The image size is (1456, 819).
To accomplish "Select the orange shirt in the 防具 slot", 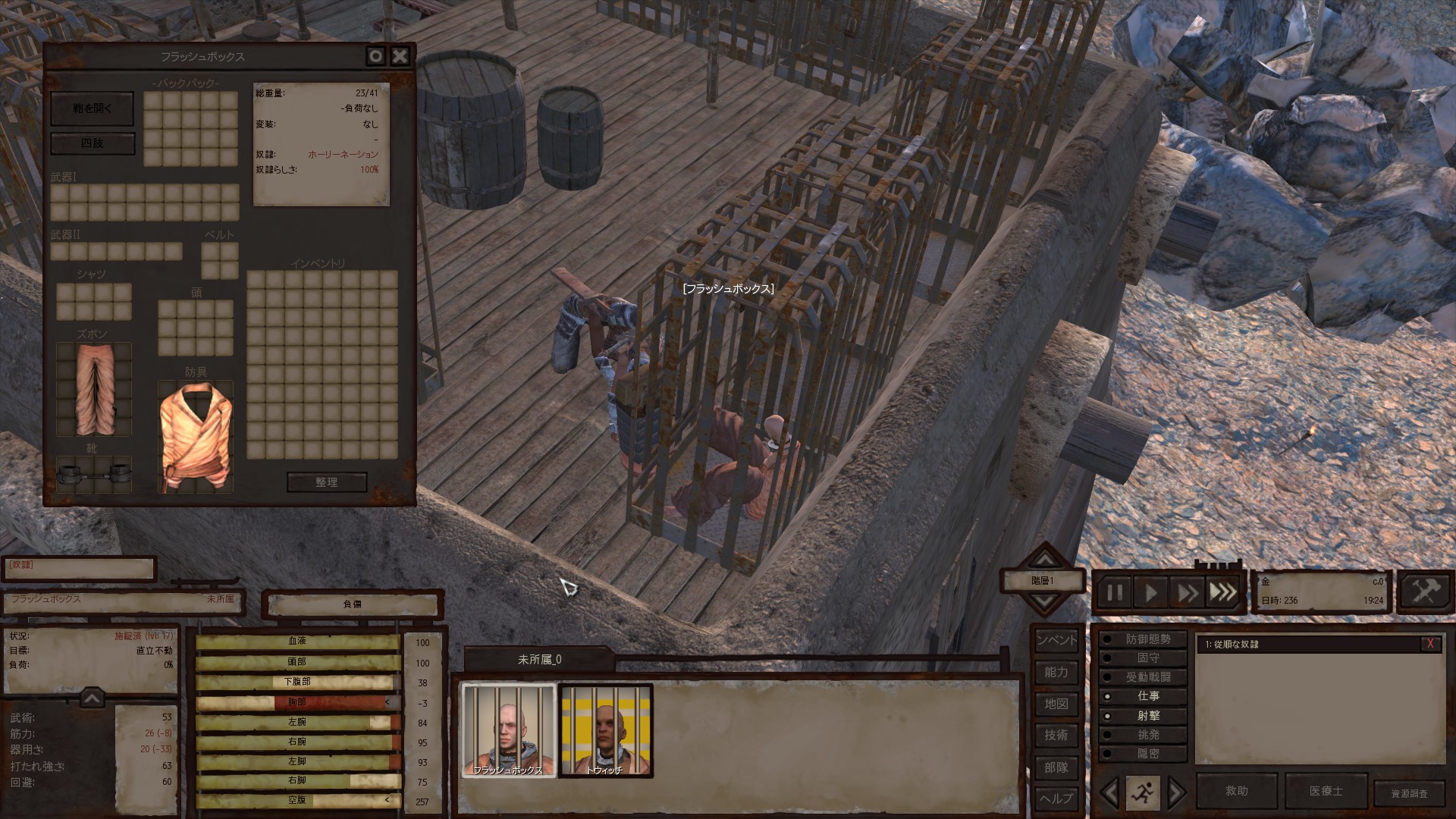I will (x=195, y=436).
